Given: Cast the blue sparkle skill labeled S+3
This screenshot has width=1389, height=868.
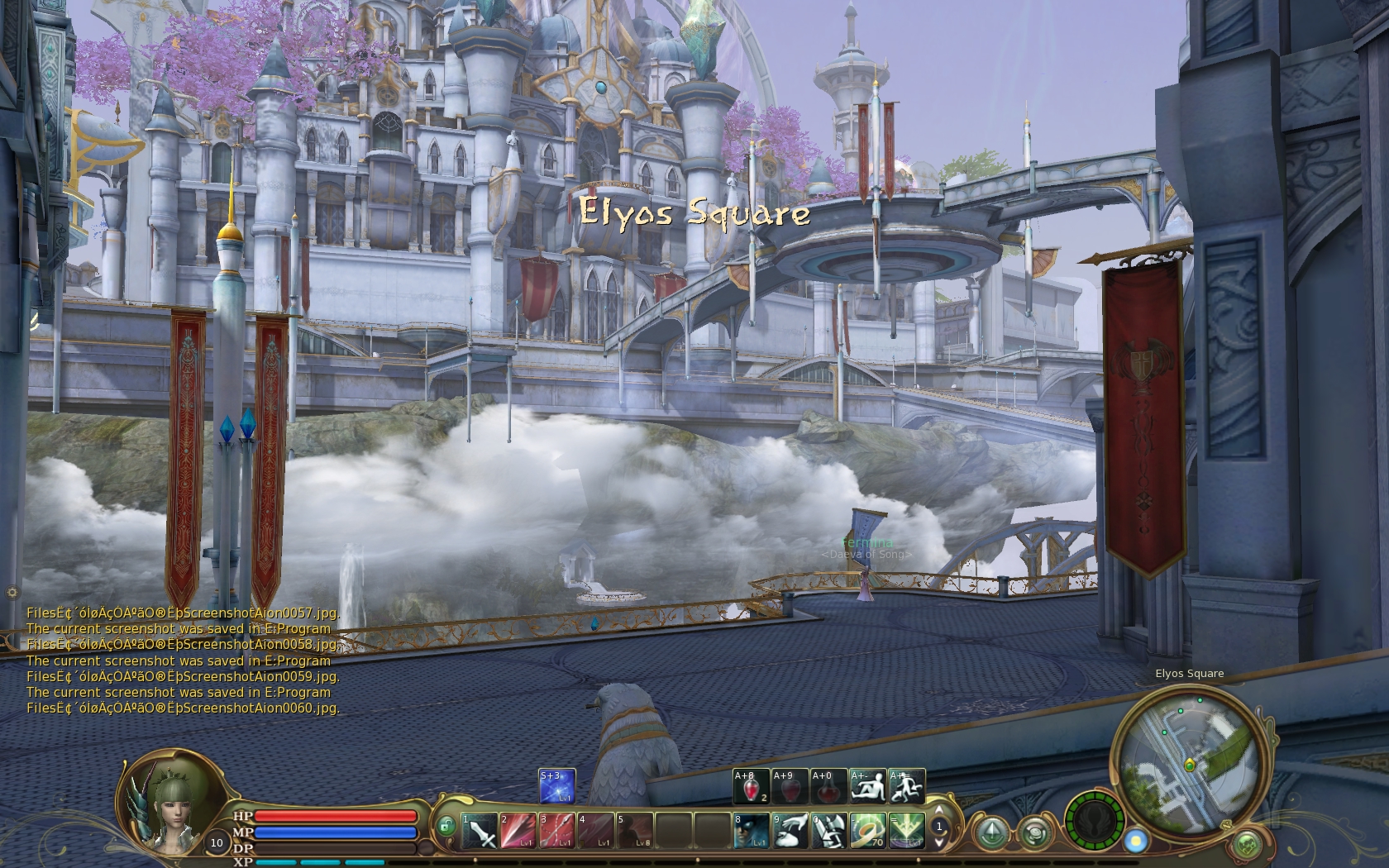Looking at the screenshot, I should [x=556, y=786].
